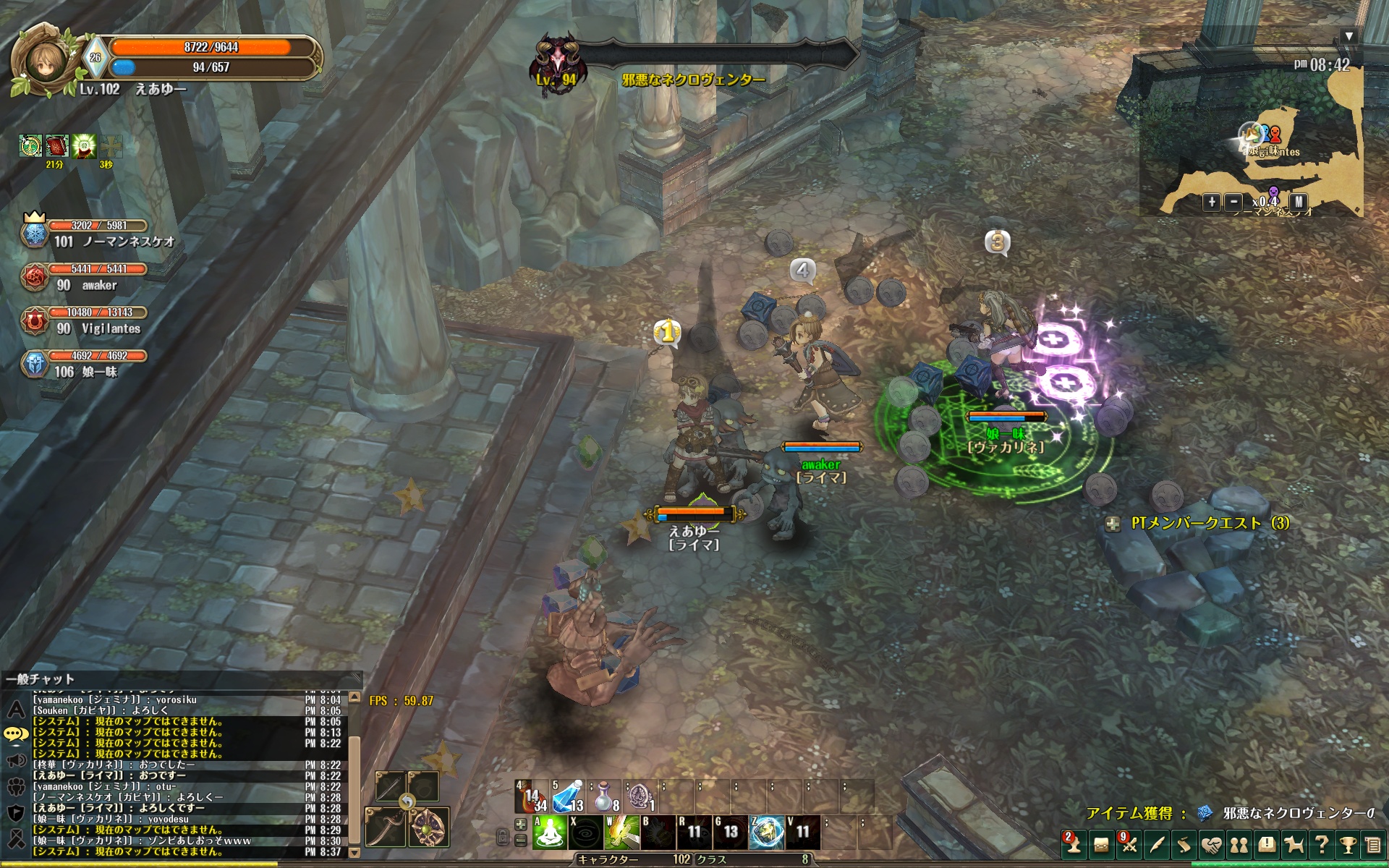Collapse the minimap with the down arrow
This screenshot has width=1389, height=868.
click(x=1348, y=36)
